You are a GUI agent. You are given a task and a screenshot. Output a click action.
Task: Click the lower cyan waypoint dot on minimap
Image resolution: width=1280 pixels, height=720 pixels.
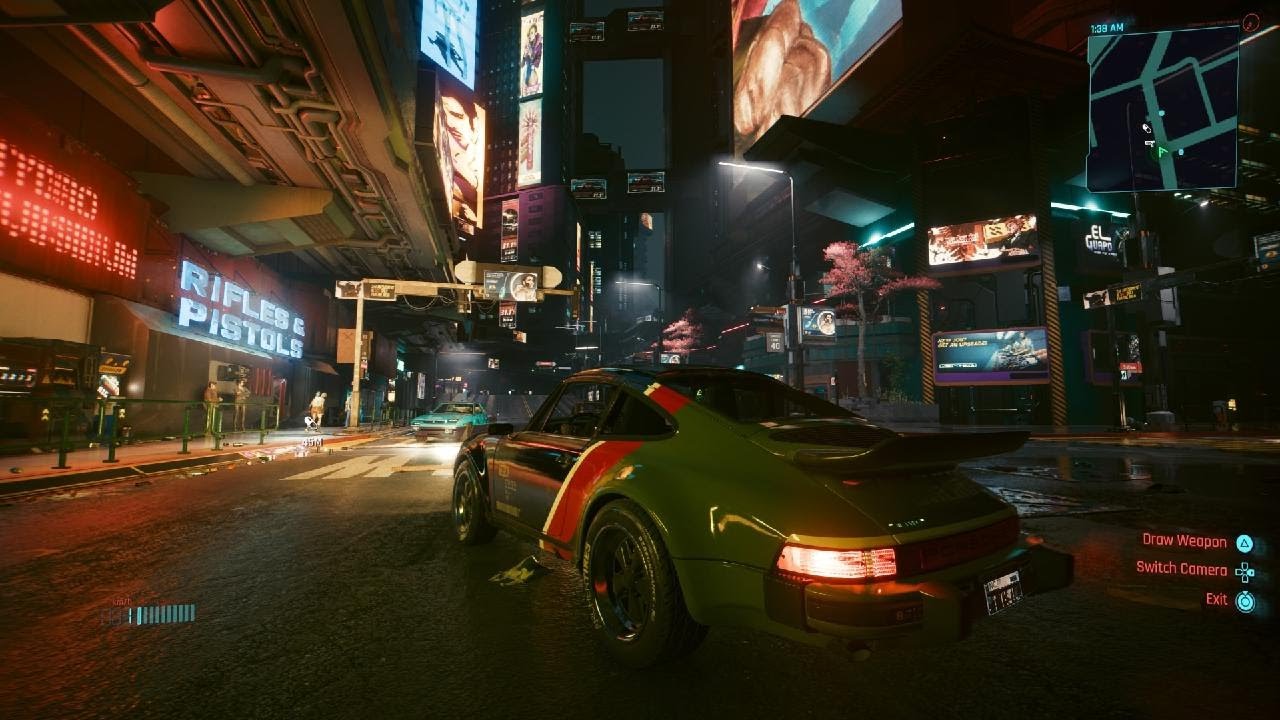click(x=1181, y=150)
